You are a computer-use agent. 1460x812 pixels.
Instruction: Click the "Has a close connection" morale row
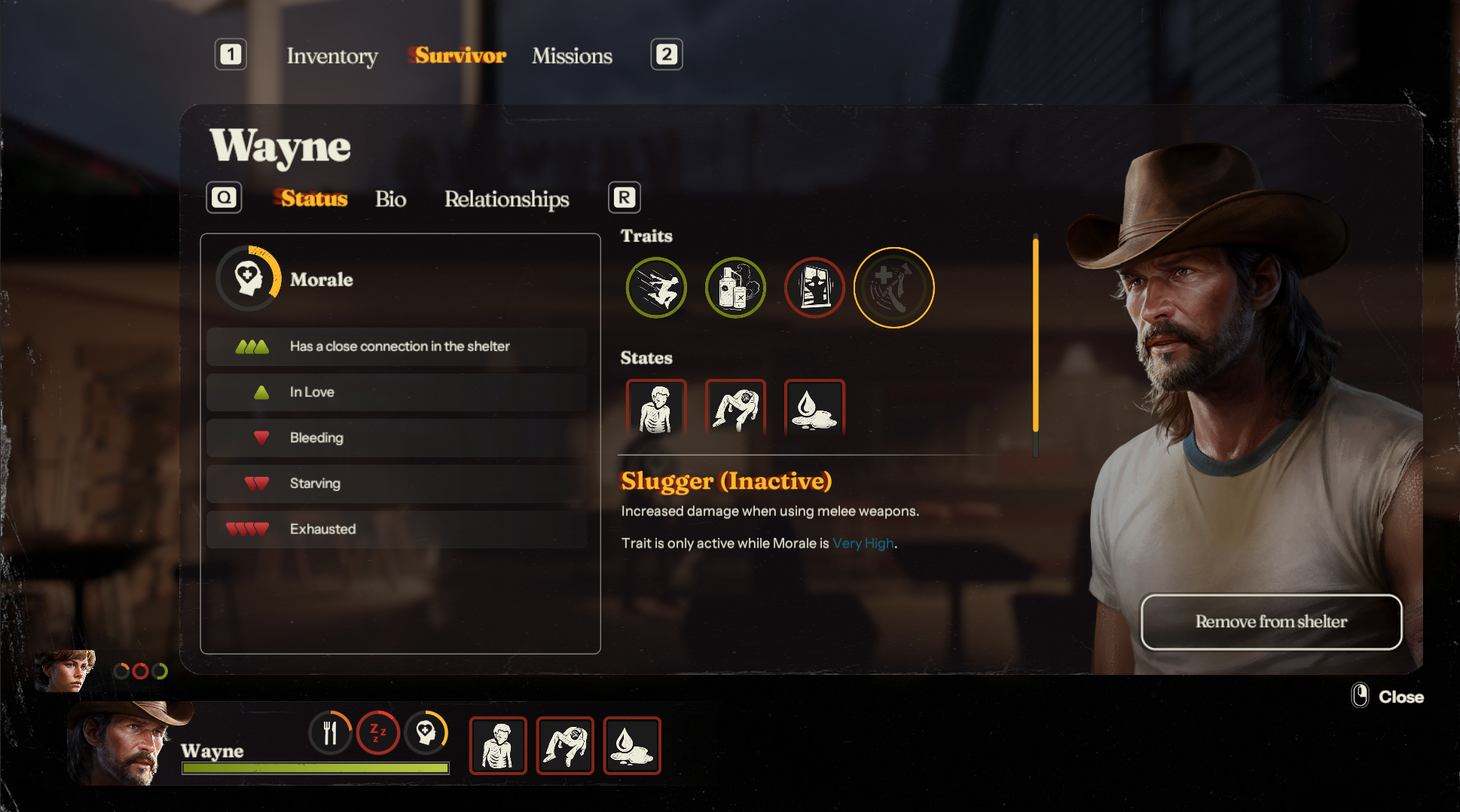[x=396, y=346]
